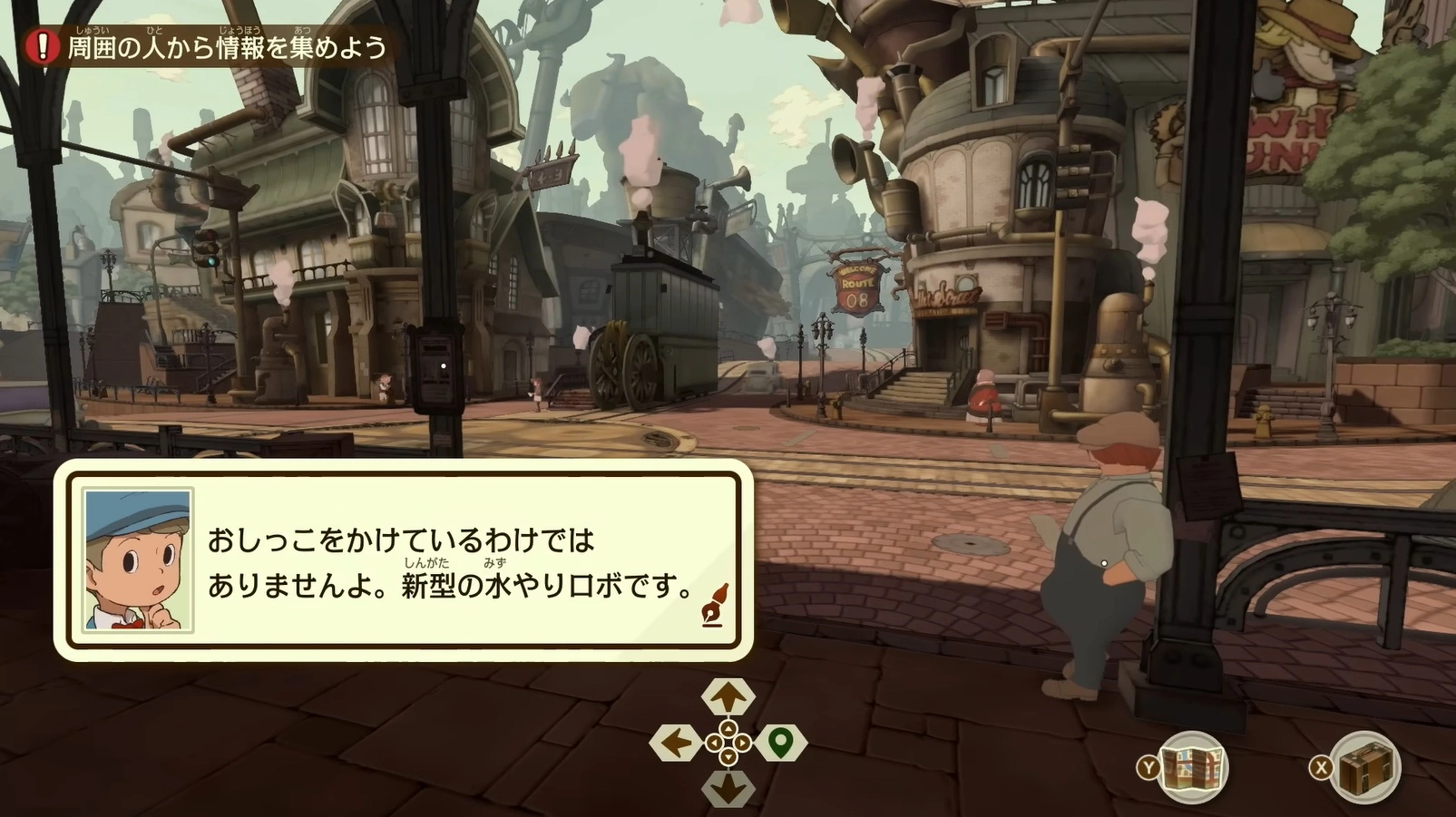
Task: Activate the green location pin button
Action: click(780, 744)
